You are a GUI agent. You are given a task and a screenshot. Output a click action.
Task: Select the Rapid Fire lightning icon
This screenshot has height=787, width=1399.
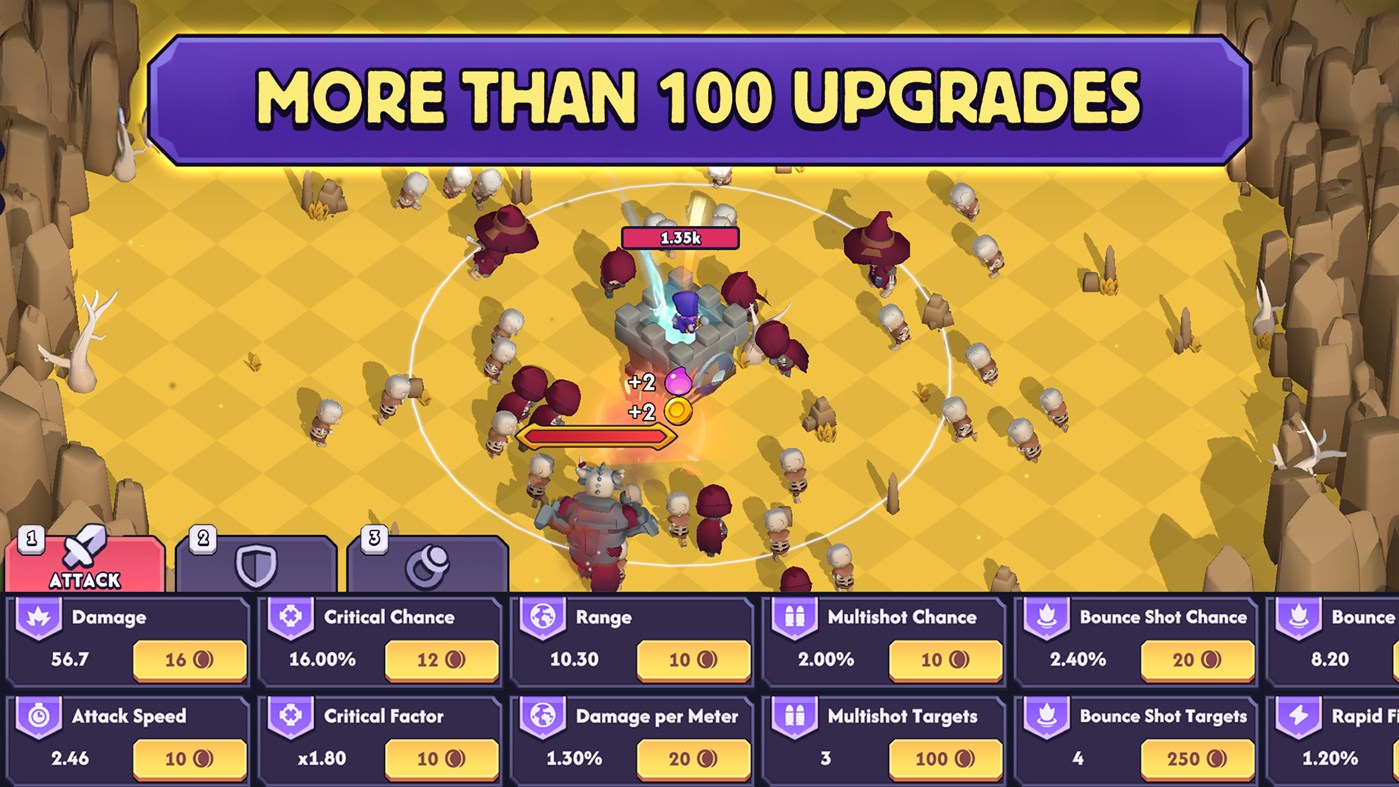tap(1297, 717)
